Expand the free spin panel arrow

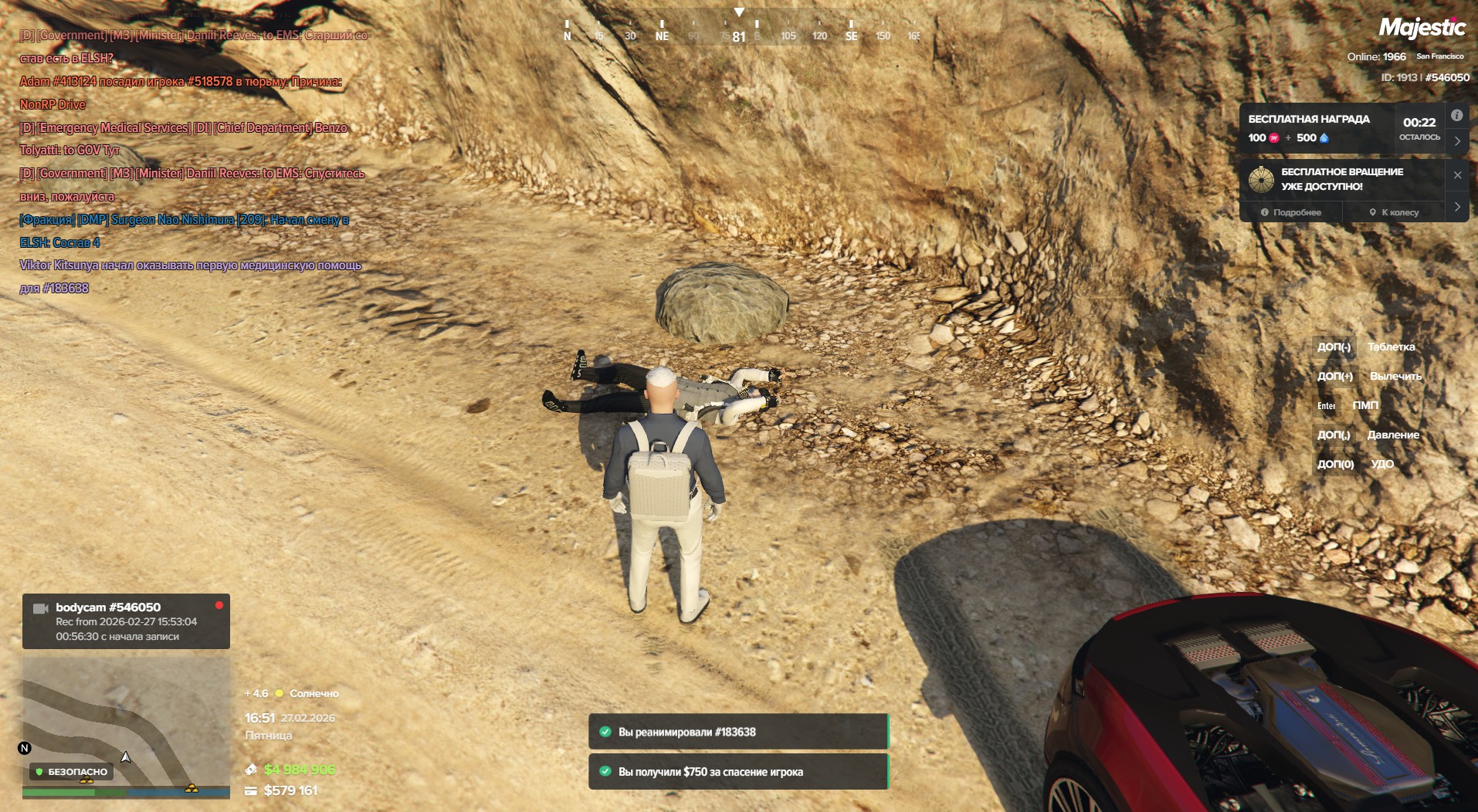[x=1457, y=207]
